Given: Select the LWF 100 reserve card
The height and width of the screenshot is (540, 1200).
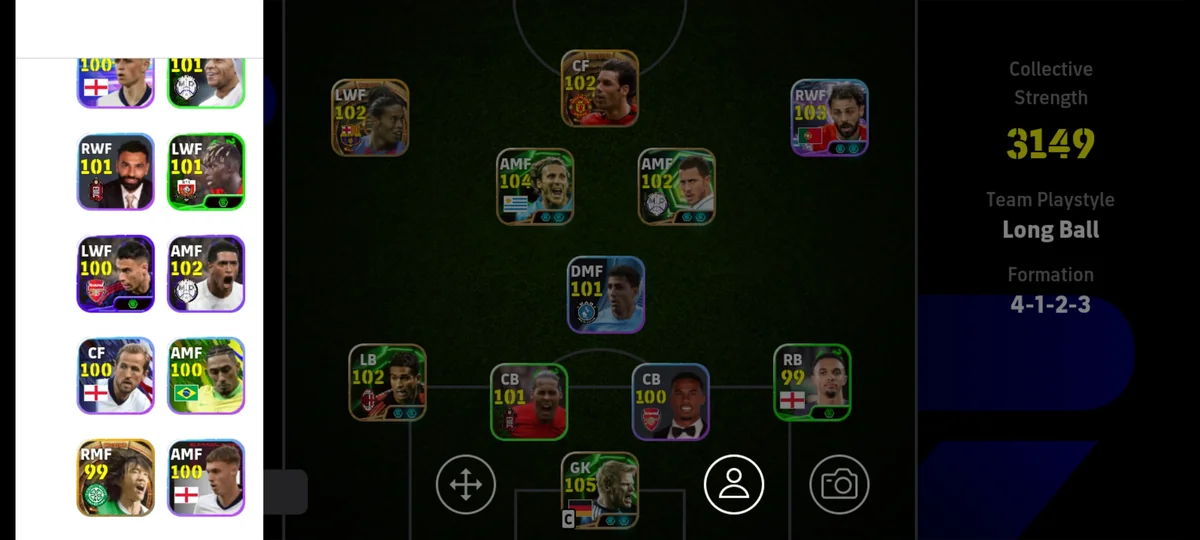Looking at the screenshot, I should coord(116,274).
